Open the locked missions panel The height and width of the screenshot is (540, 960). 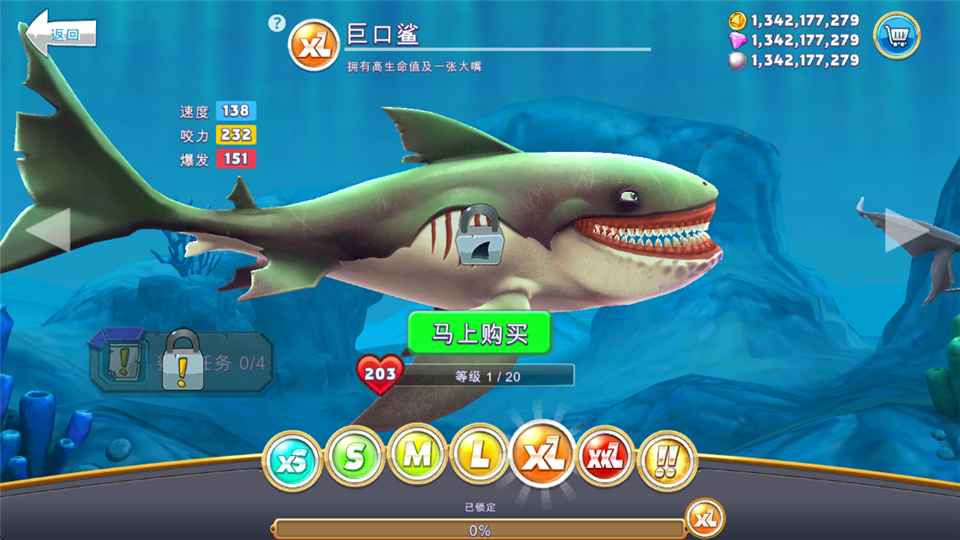click(x=182, y=362)
